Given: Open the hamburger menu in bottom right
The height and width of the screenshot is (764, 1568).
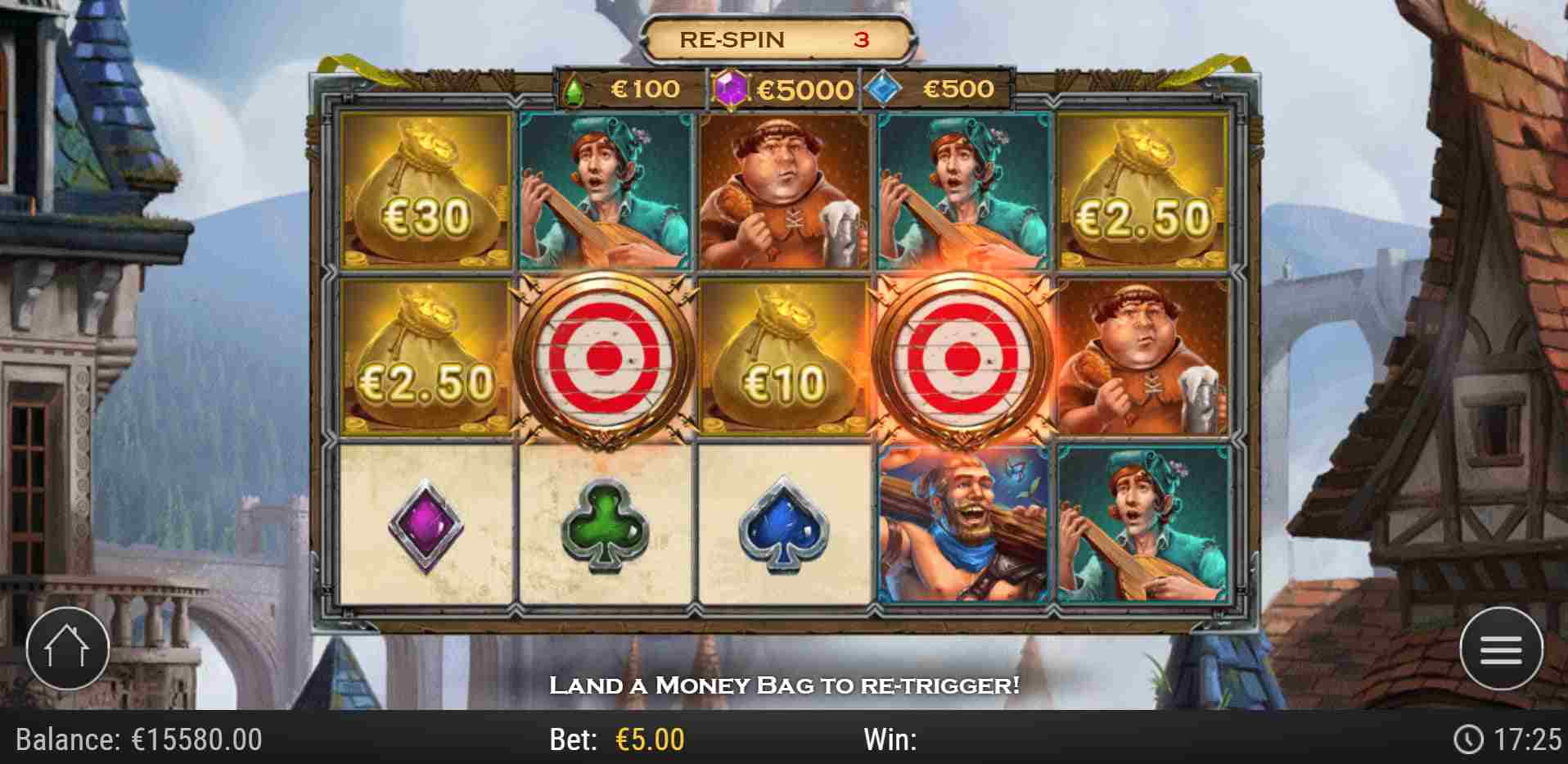Looking at the screenshot, I should (1500, 648).
